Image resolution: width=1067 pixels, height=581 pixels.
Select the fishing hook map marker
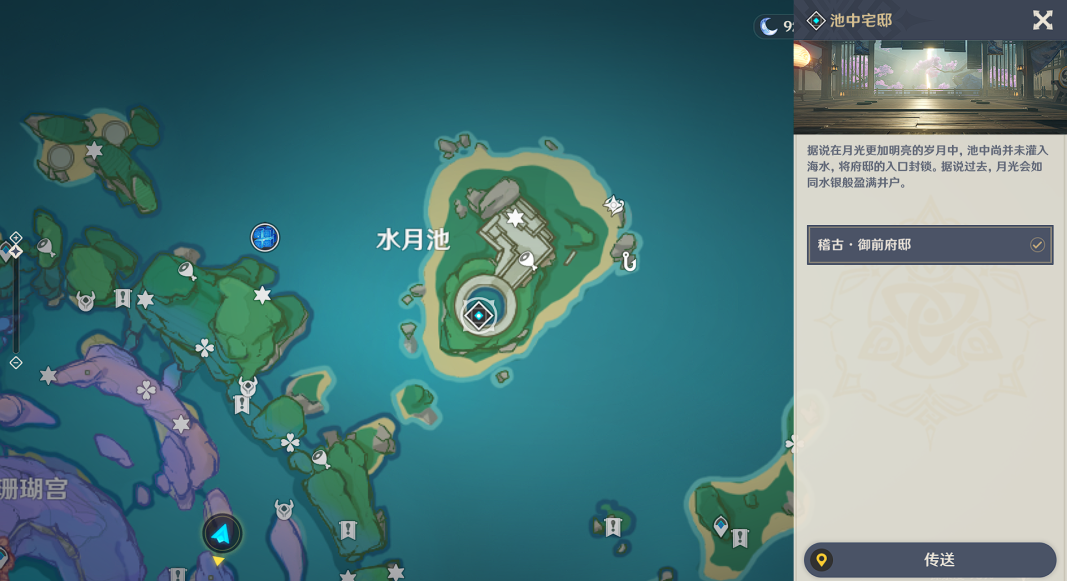(629, 262)
